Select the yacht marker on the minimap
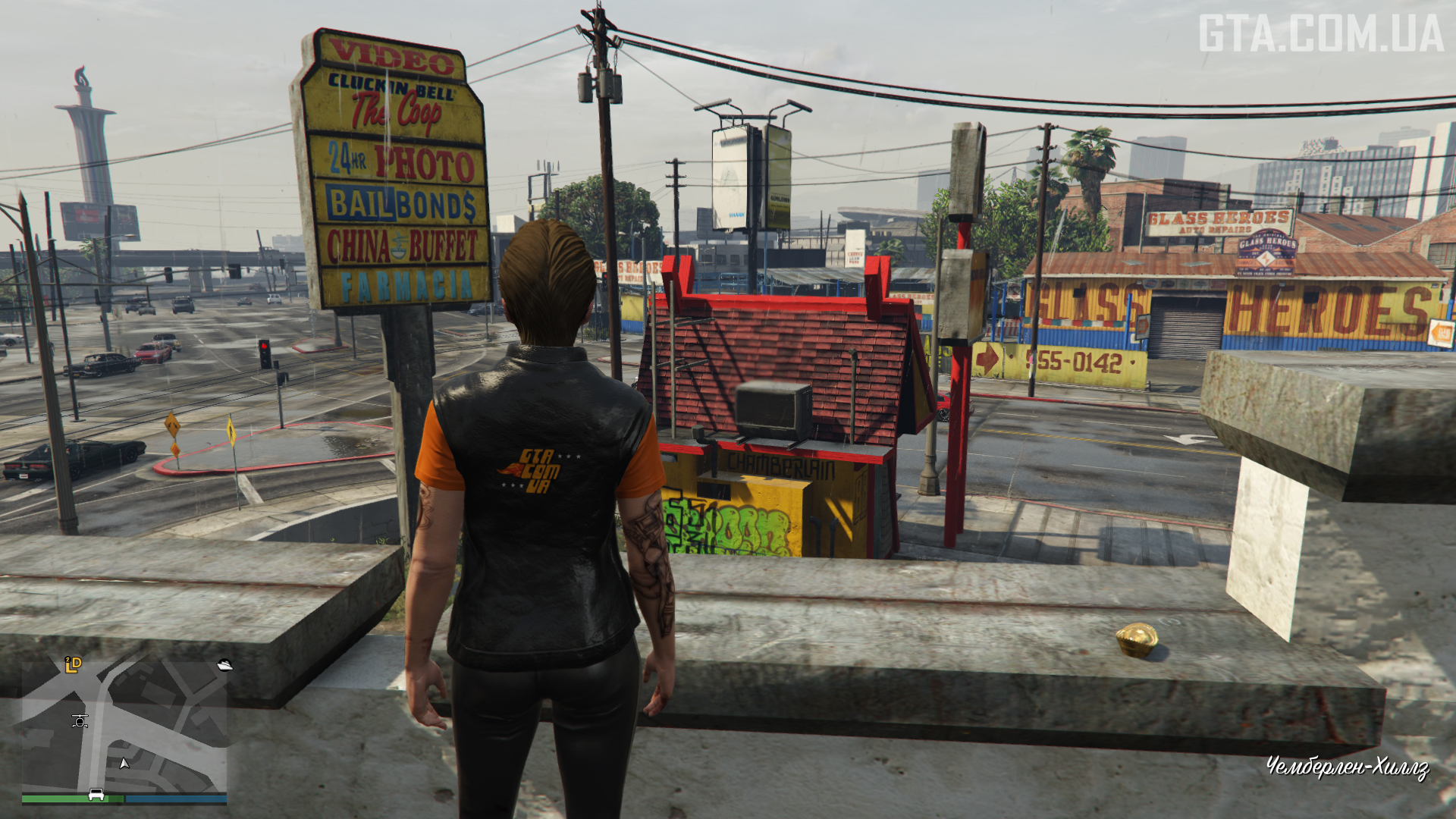This screenshot has height=819, width=1456. click(x=224, y=665)
